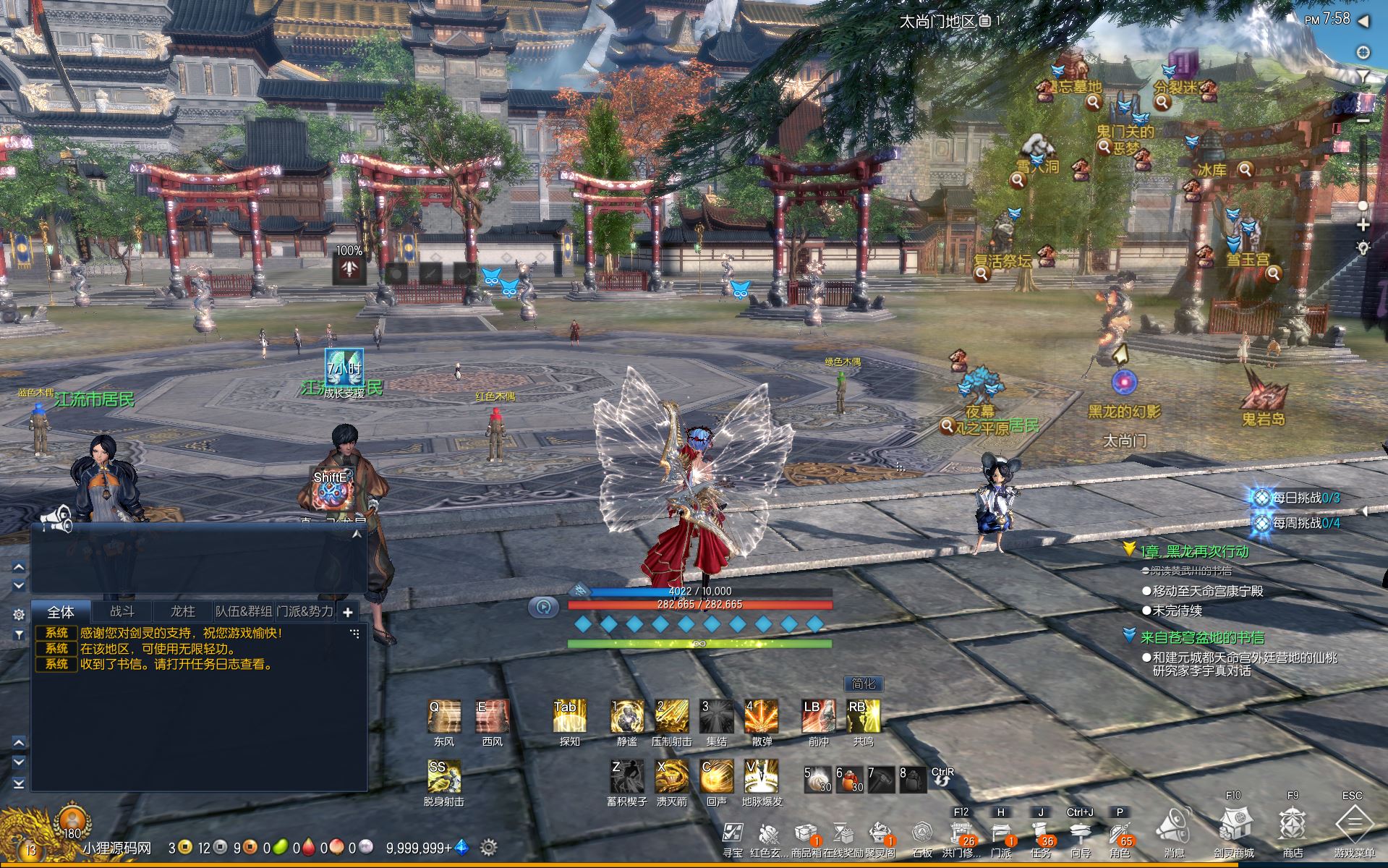Switch to the 战斗 chat tab
The image size is (1388, 868).
tap(122, 611)
